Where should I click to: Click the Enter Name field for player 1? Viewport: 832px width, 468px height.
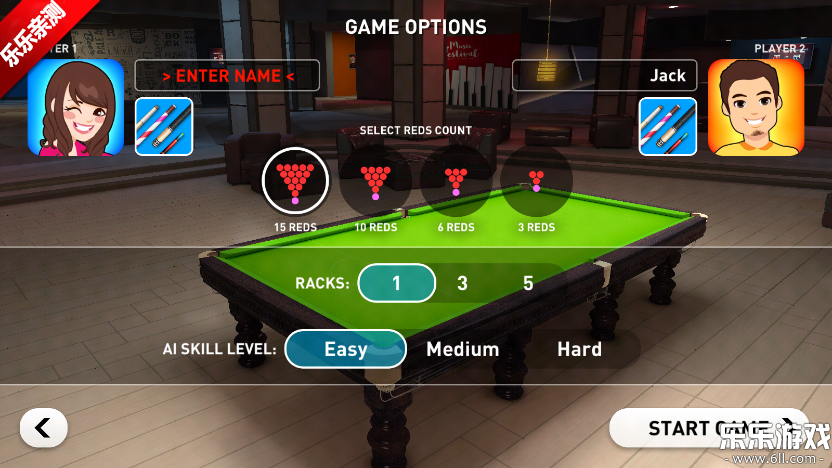tap(227, 76)
